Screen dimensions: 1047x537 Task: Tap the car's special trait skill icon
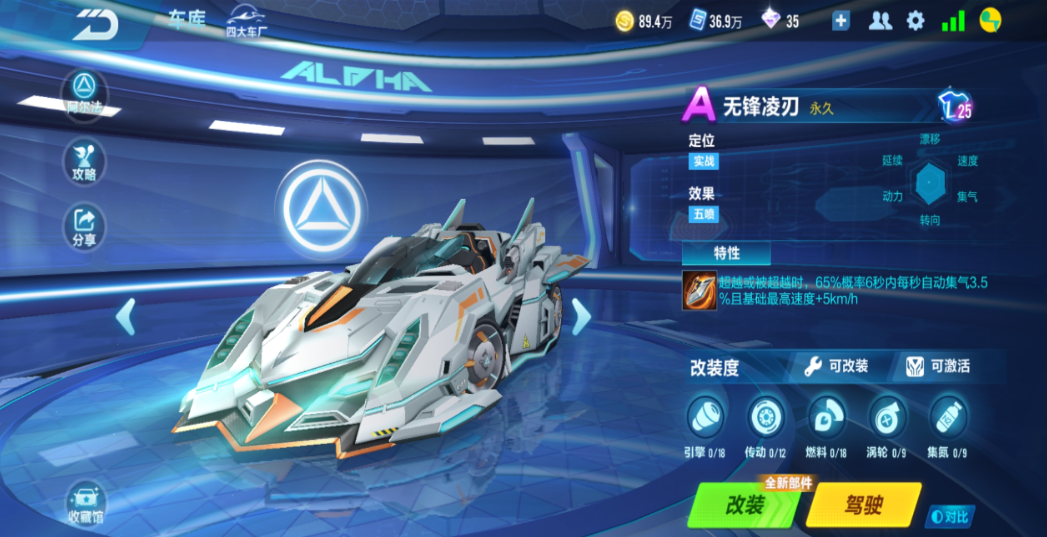pyautogui.click(x=699, y=290)
